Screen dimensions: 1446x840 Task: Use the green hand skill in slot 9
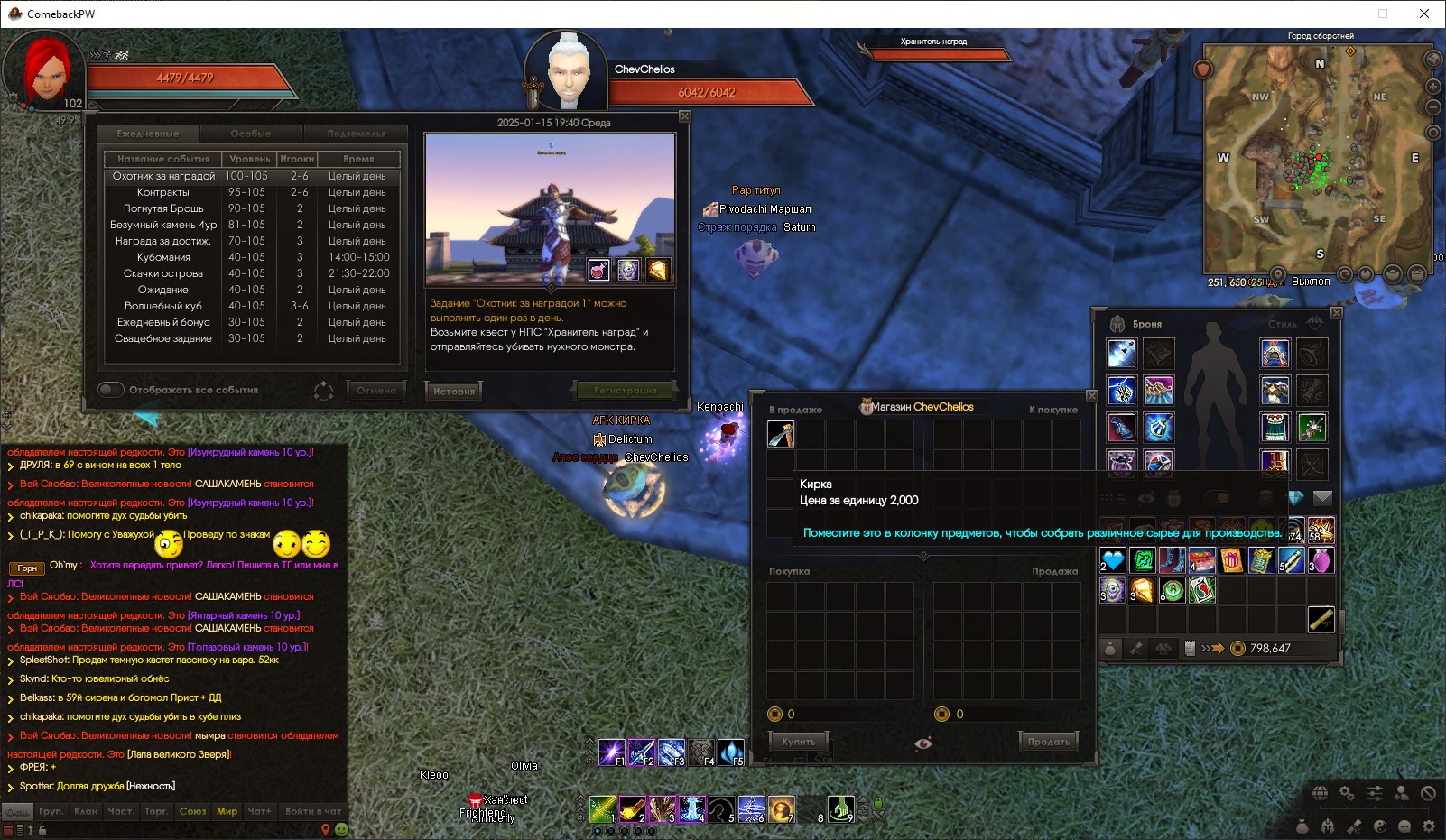coord(841,808)
